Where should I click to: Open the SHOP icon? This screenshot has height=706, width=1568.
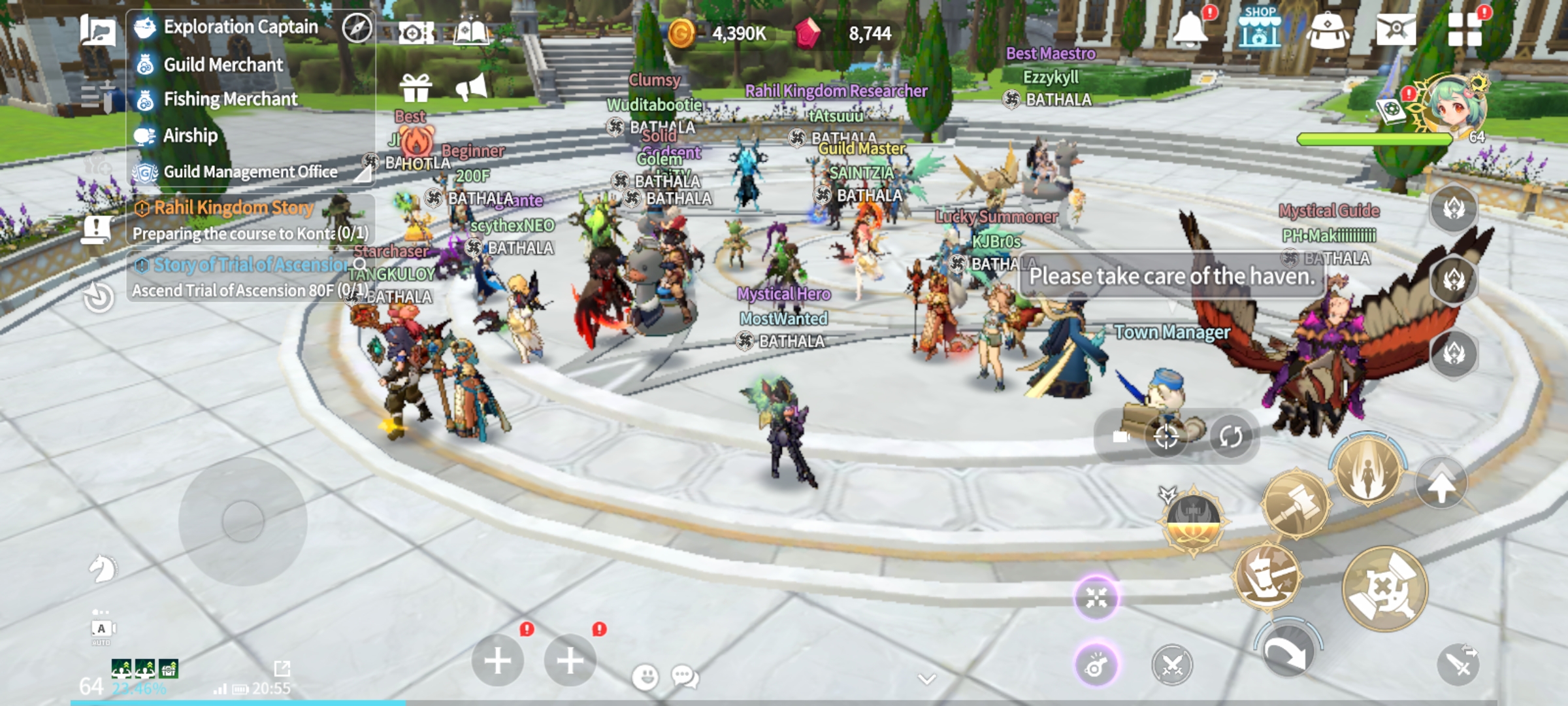coord(1259,29)
